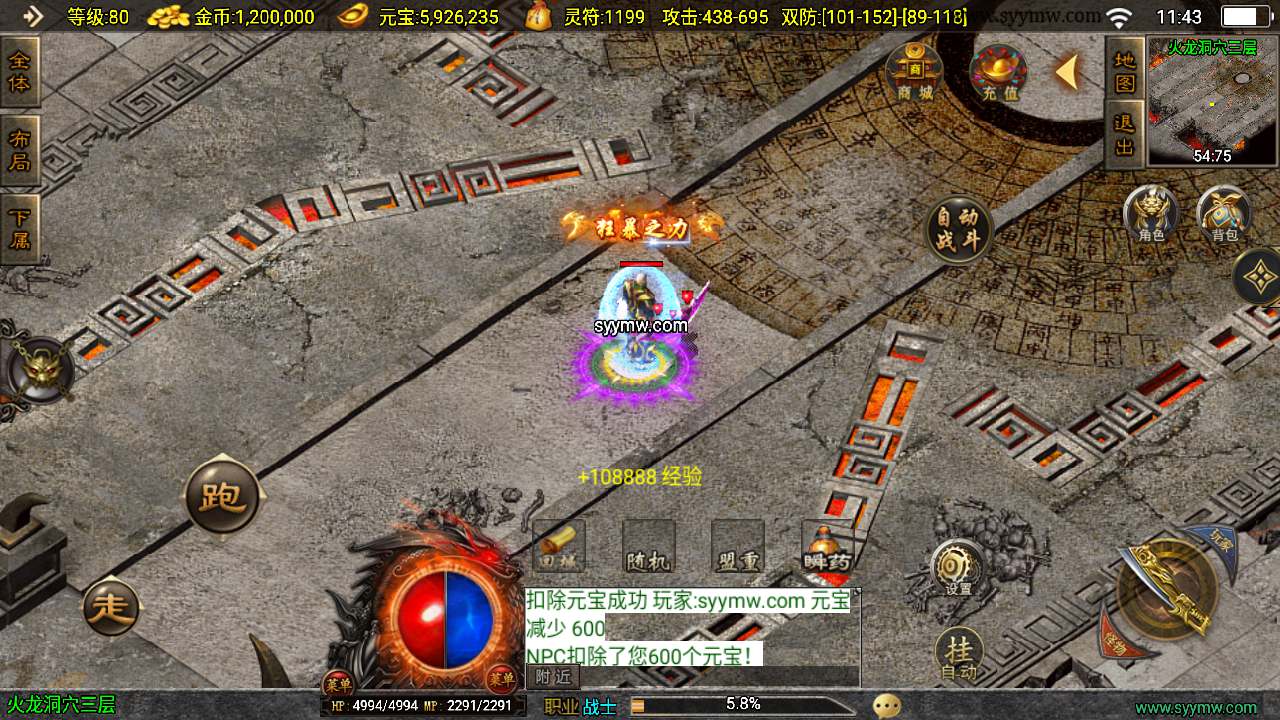Select the 布局 layout tab

point(19,150)
